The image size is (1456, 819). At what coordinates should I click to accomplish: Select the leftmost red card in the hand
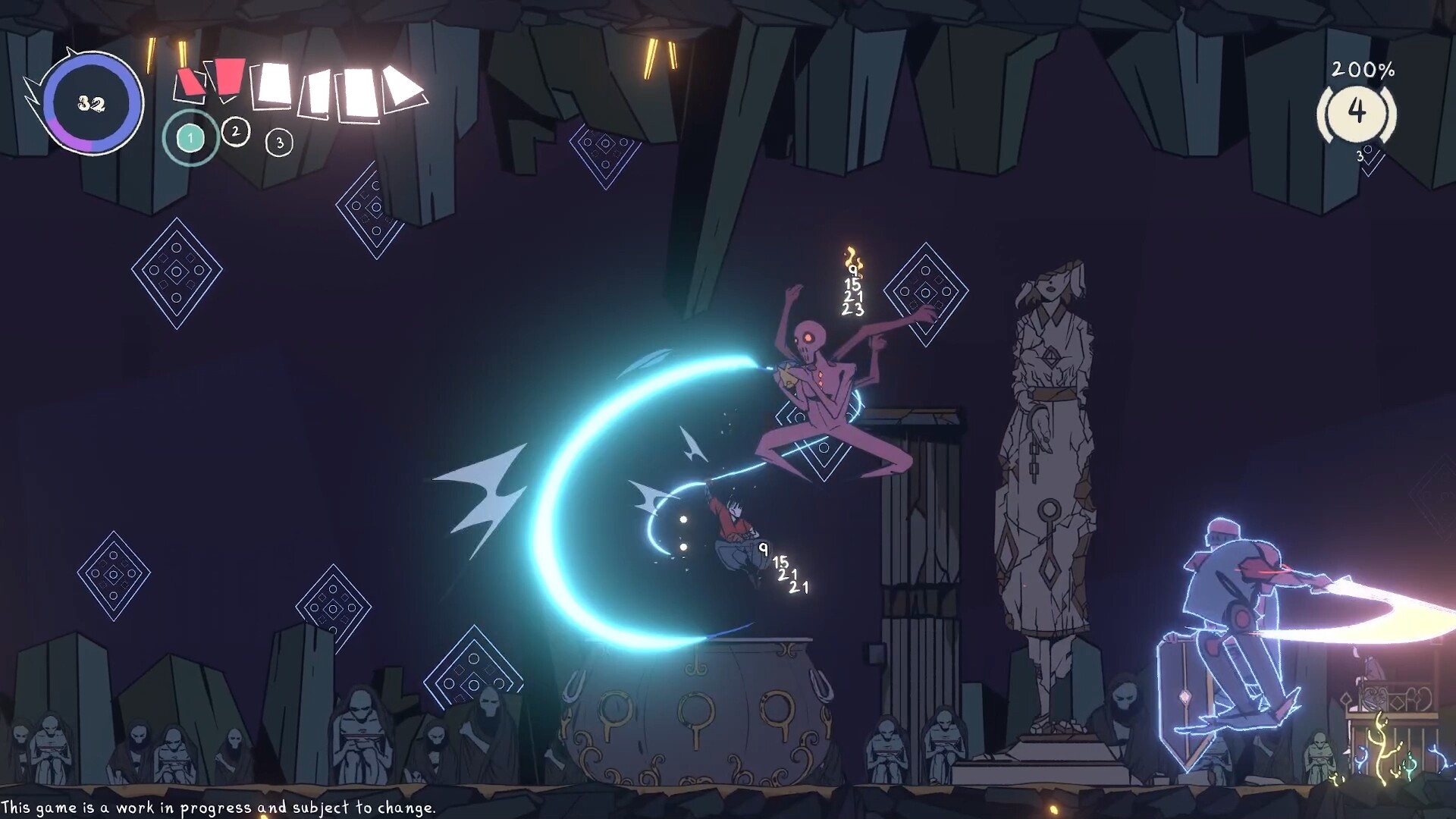pos(190,83)
